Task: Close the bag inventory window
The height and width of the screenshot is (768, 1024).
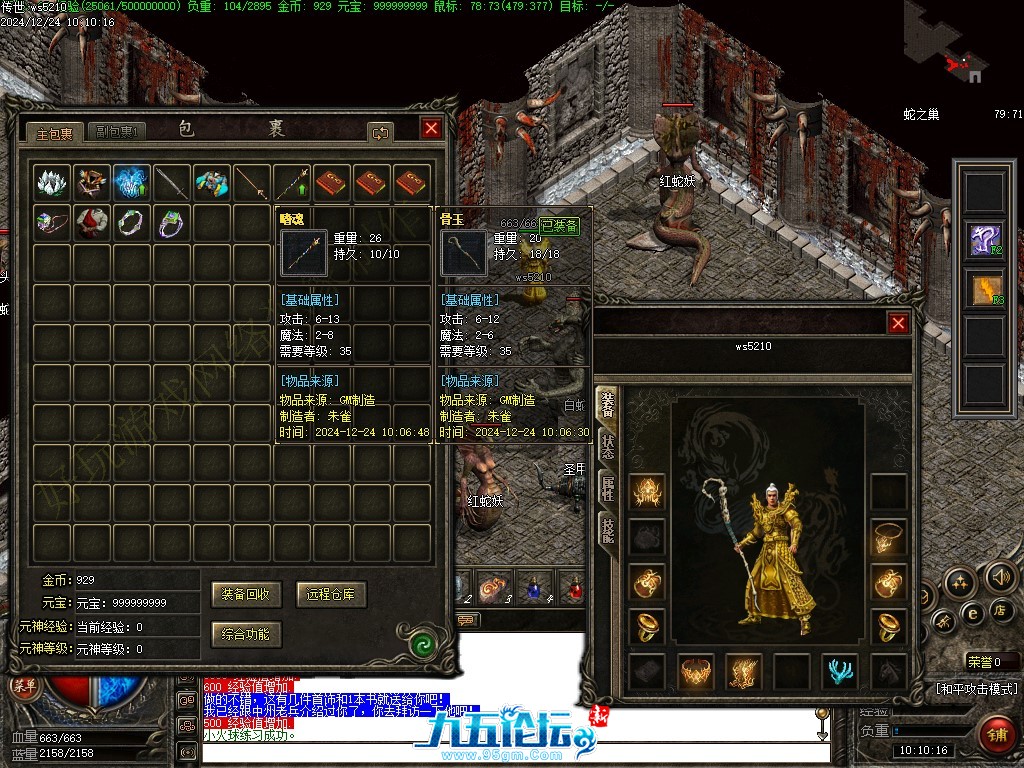Action: click(x=431, y=128)
